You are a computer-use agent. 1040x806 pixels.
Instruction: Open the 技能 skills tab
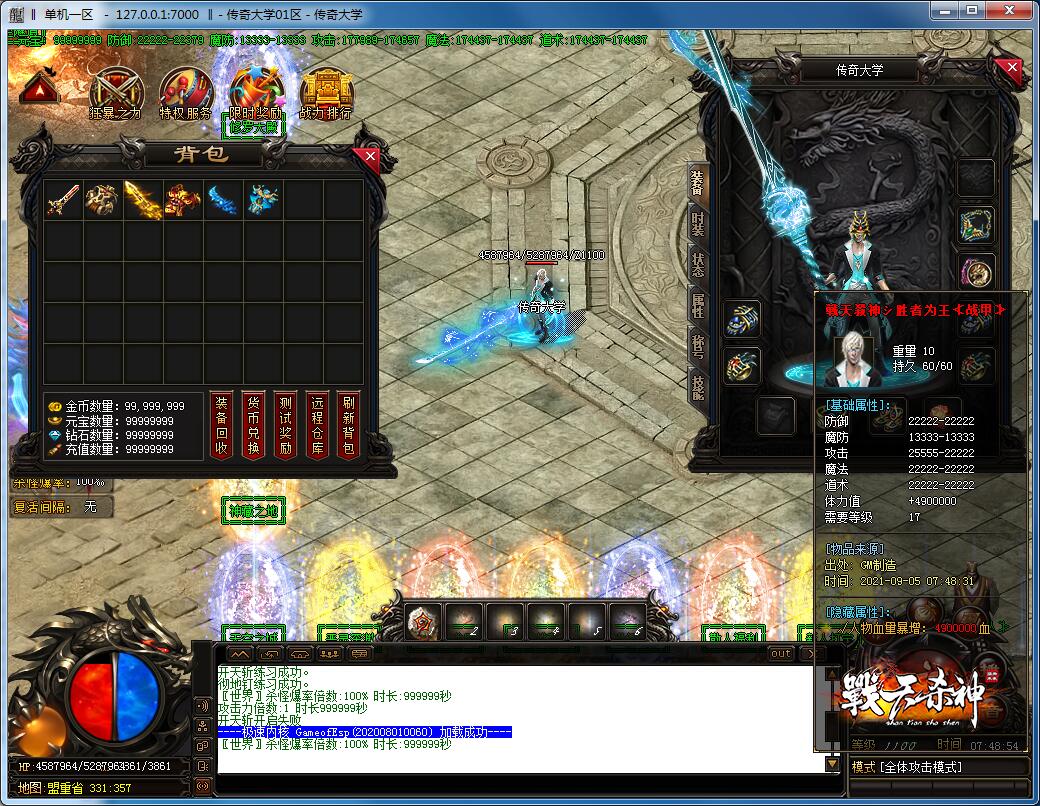tap(698, 385)
